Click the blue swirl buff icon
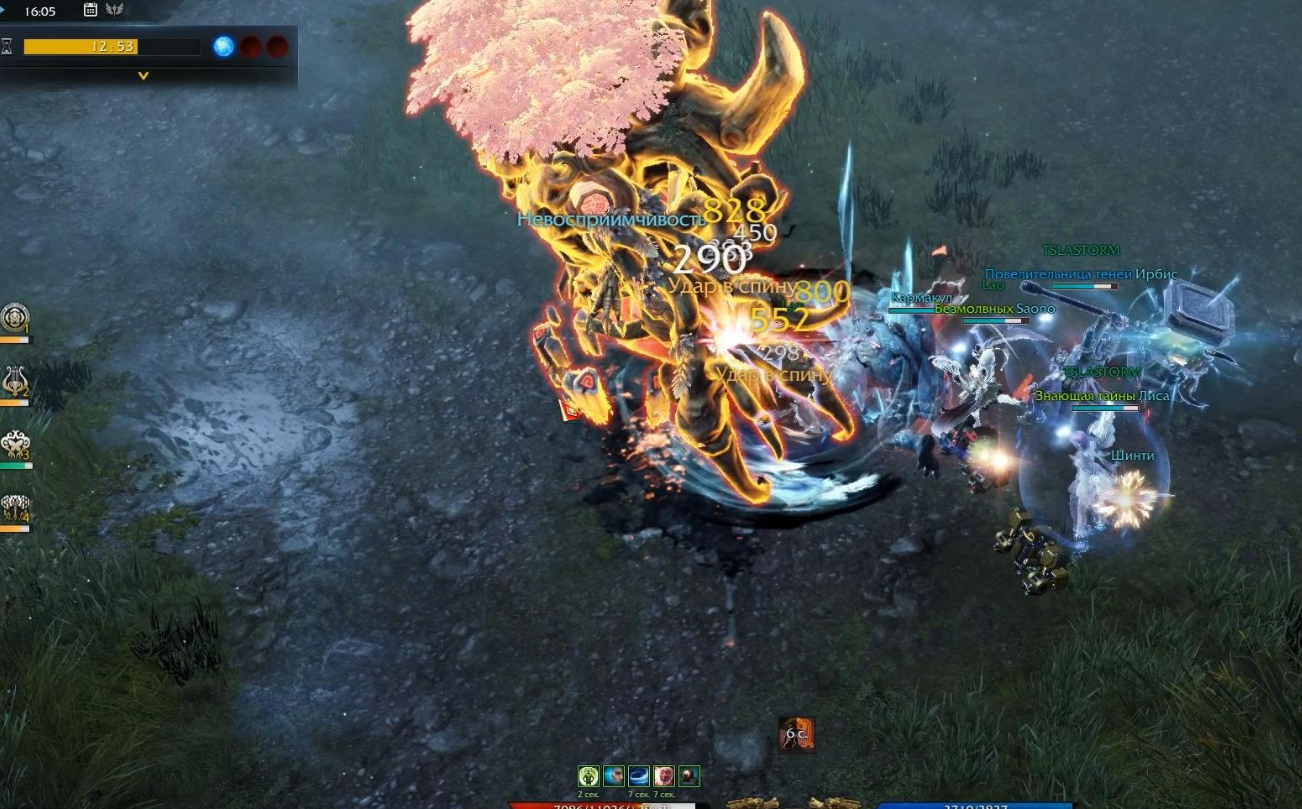The image size is (1302, 809). (638, 776)
